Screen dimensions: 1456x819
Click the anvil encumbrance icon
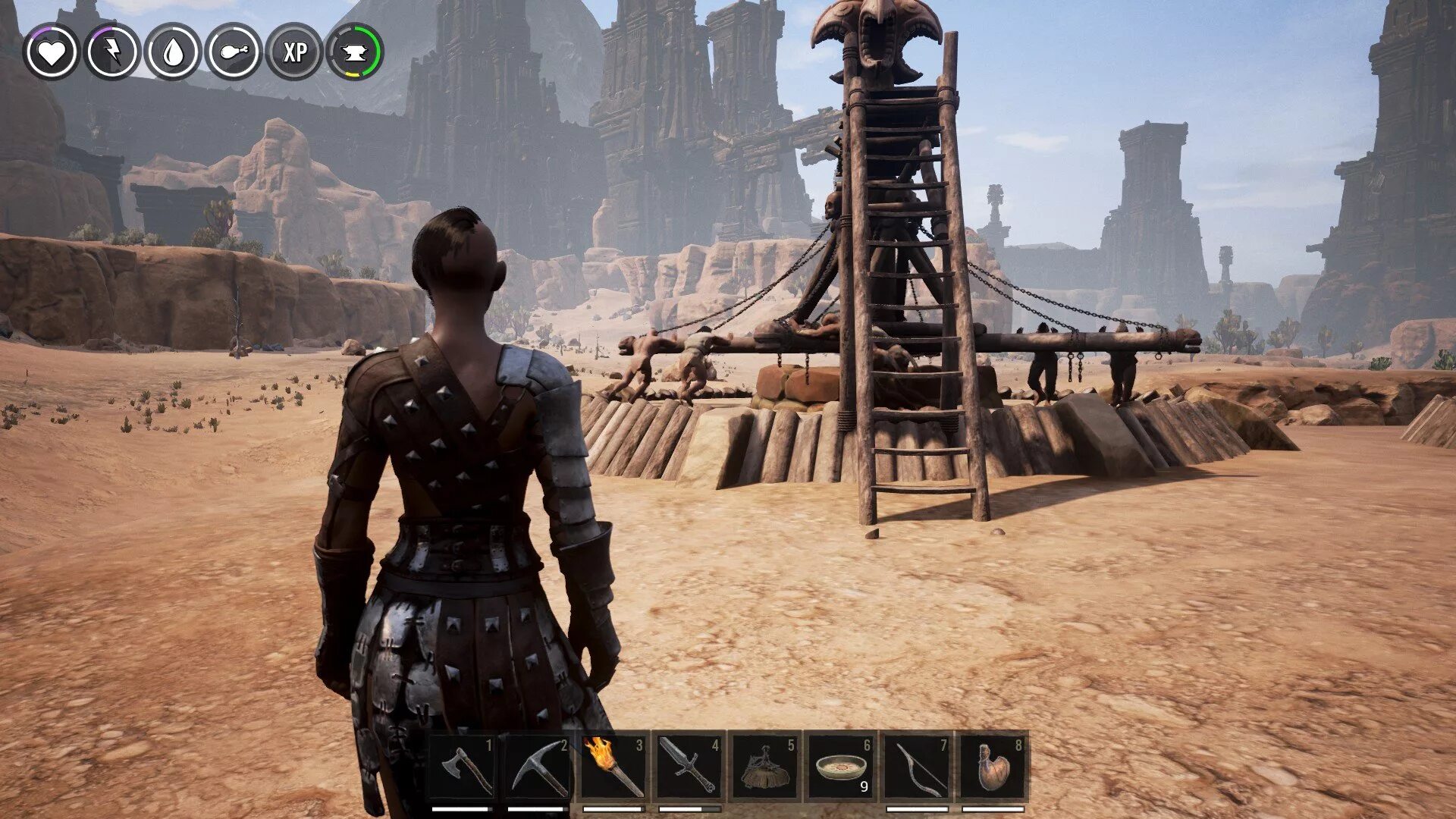(355, 52)
